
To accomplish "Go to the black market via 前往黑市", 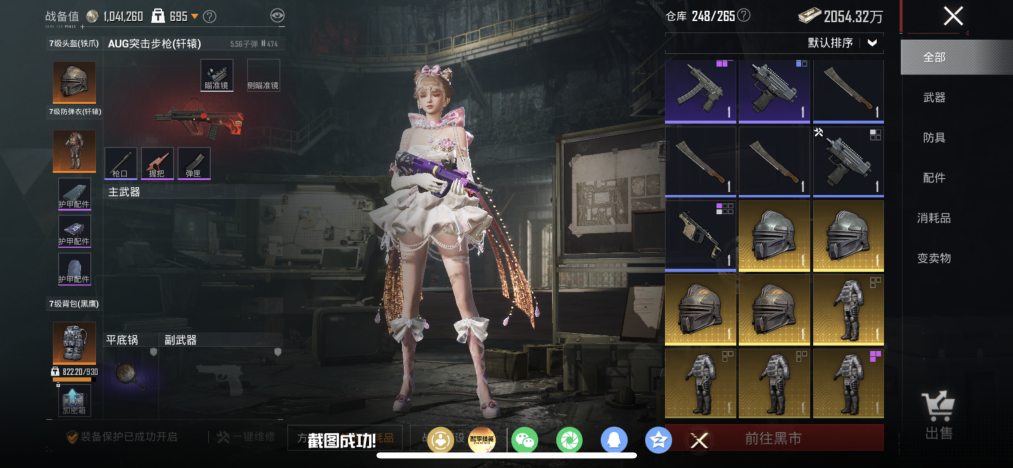I will [x=773, y=438].
